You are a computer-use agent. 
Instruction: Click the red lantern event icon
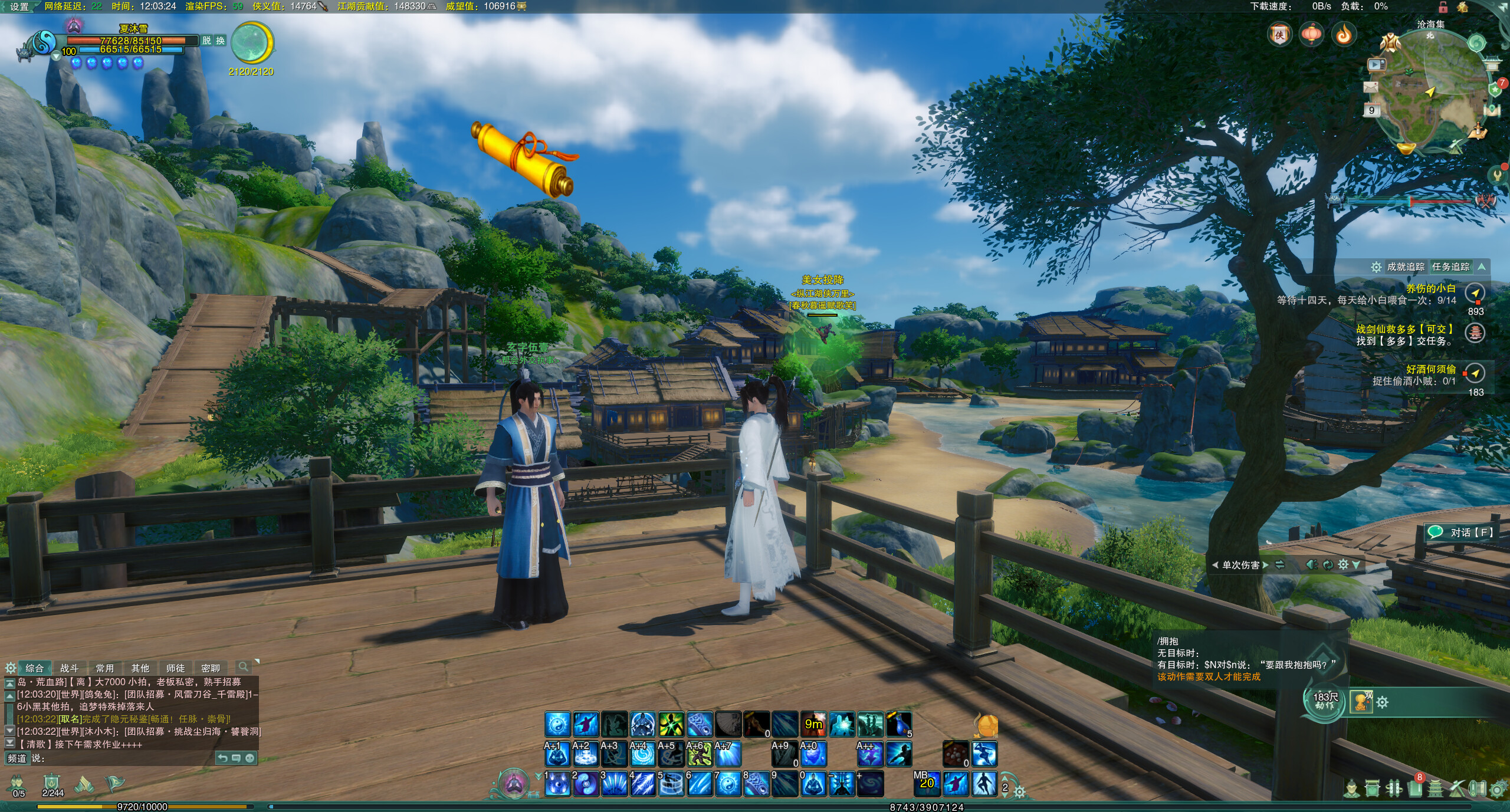(1312, 35)
